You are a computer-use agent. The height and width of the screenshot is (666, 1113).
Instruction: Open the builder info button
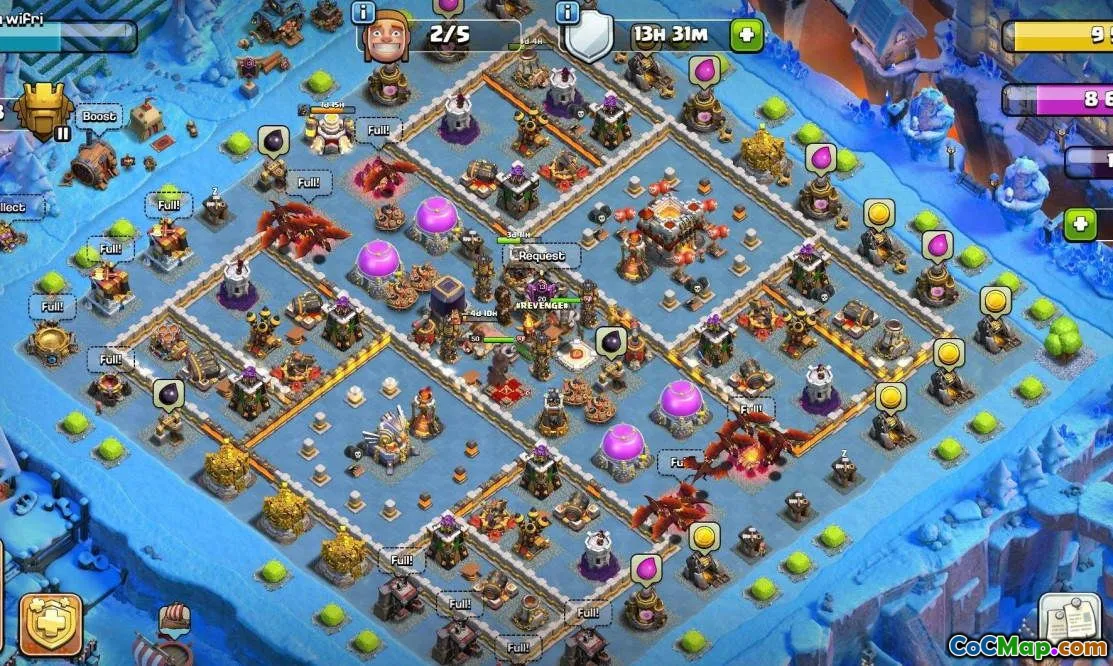(363, 12)
